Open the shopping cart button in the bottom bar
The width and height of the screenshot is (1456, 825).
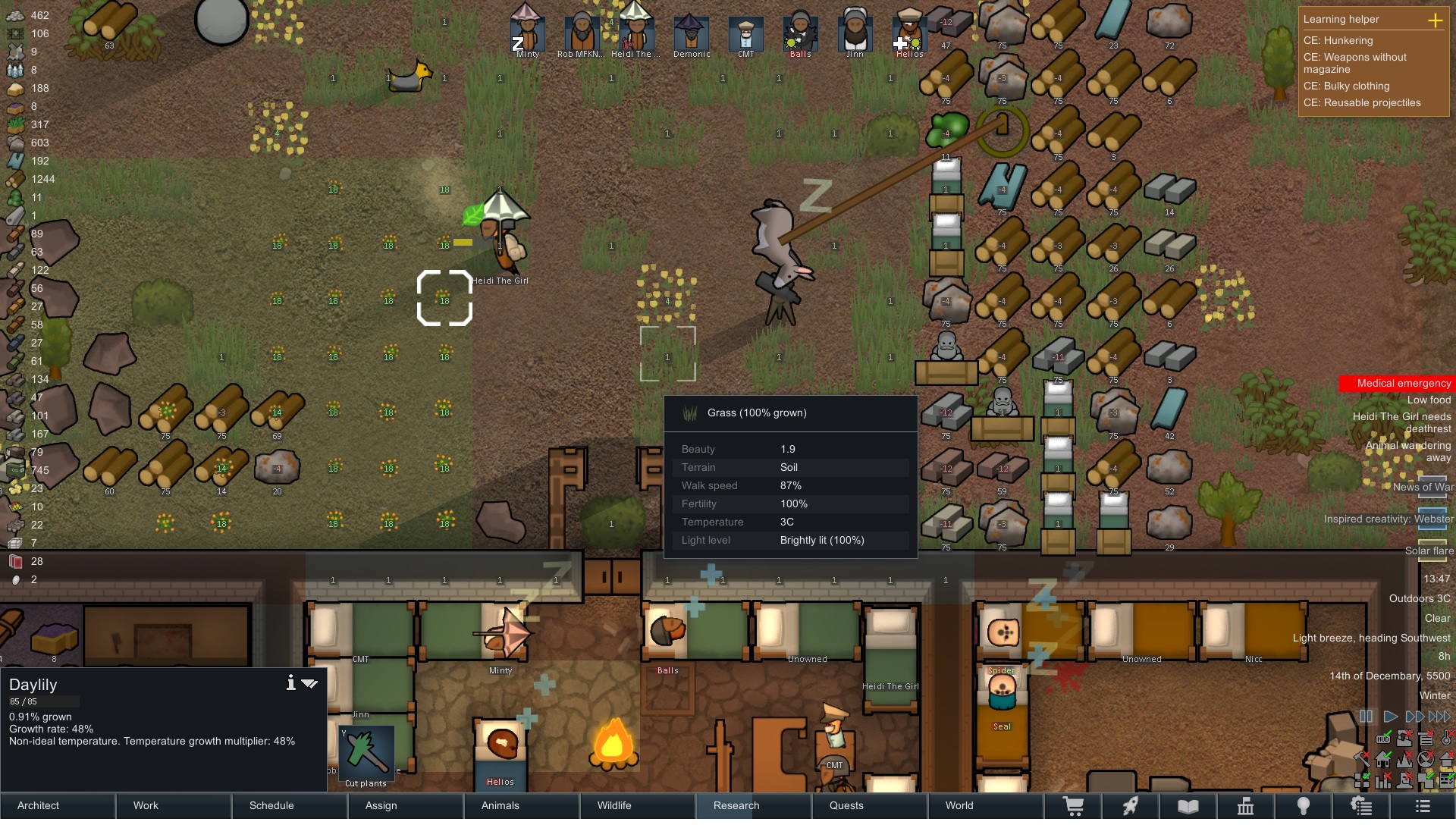1074,805
